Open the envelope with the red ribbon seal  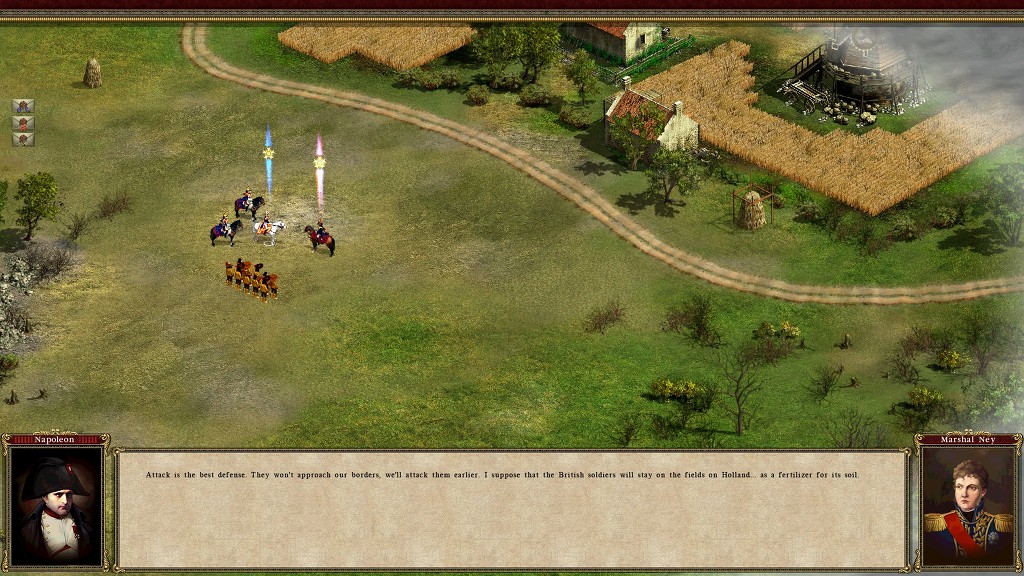click(x=23, y=123)
